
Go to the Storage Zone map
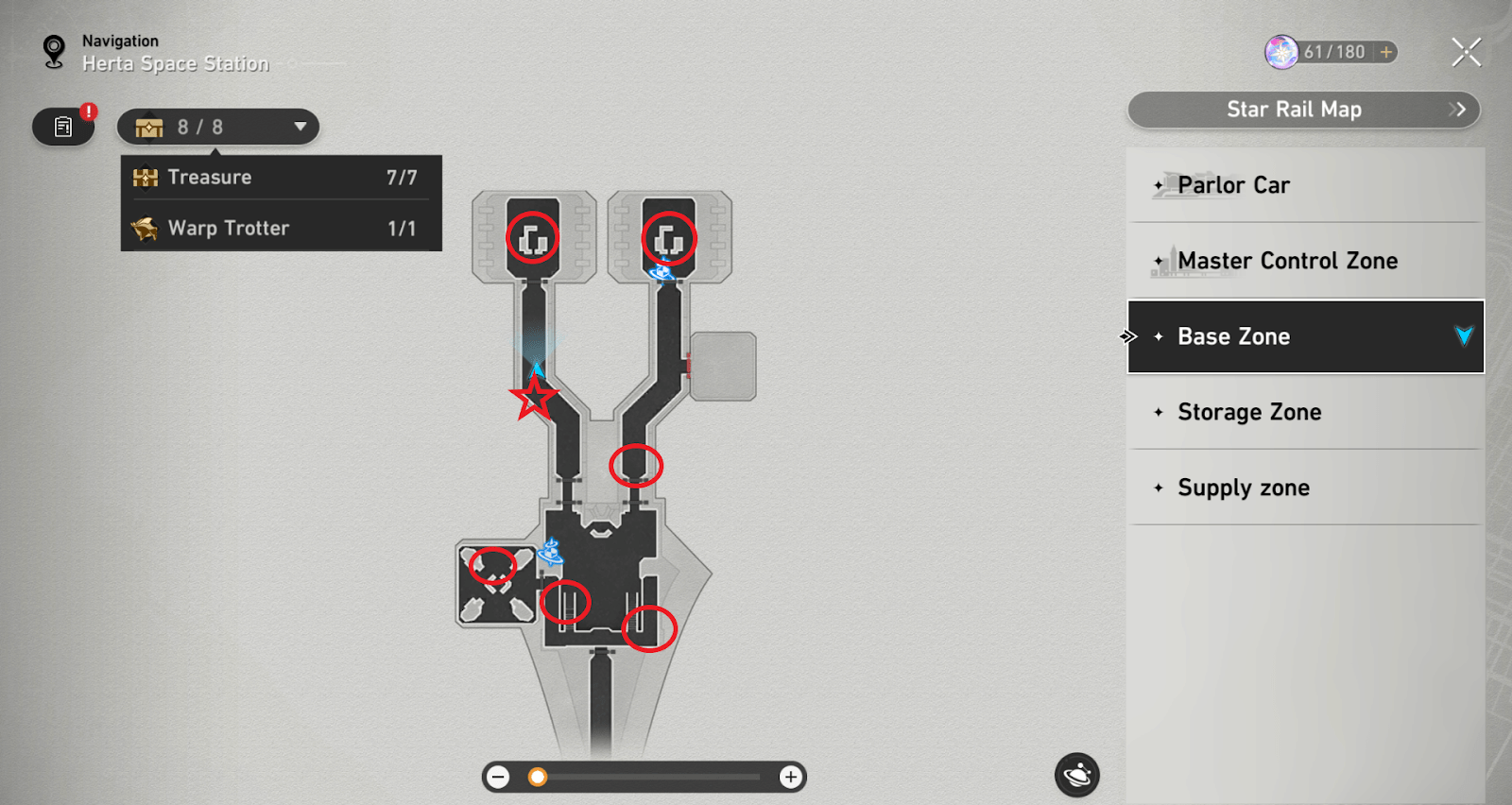coord(1305,412)
